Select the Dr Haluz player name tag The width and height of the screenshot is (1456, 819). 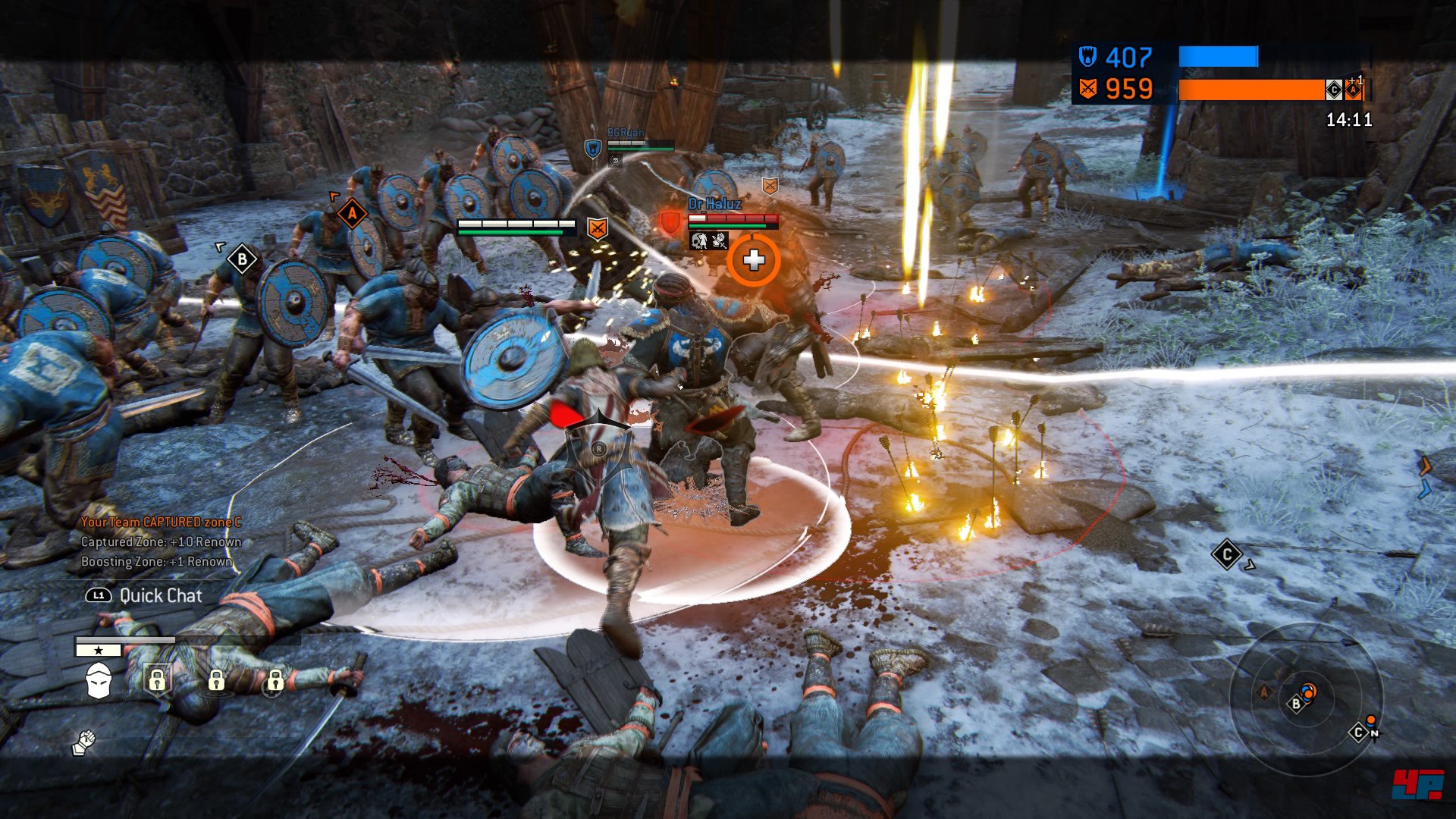714,204
